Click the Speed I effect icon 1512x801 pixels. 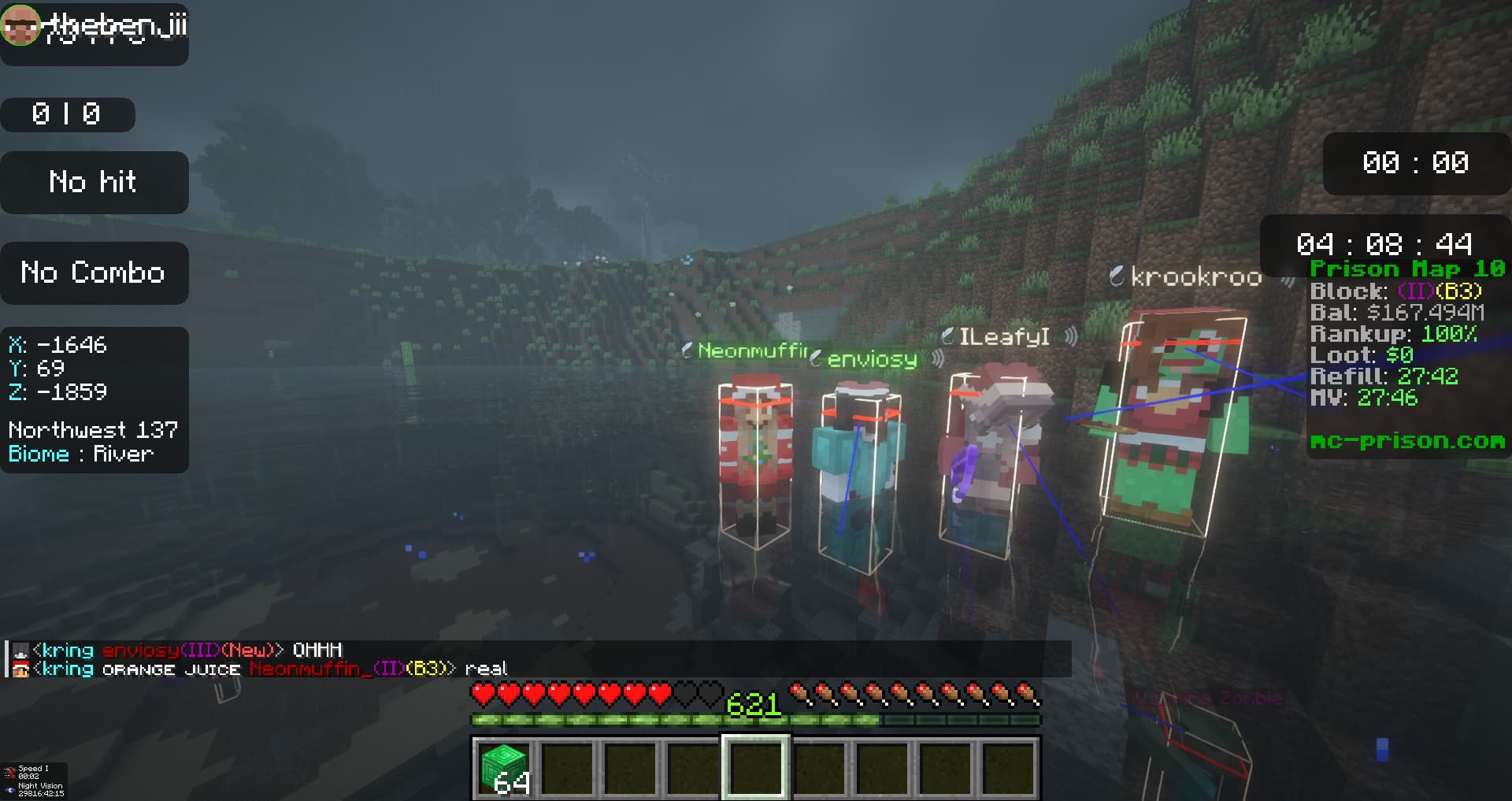9,772
